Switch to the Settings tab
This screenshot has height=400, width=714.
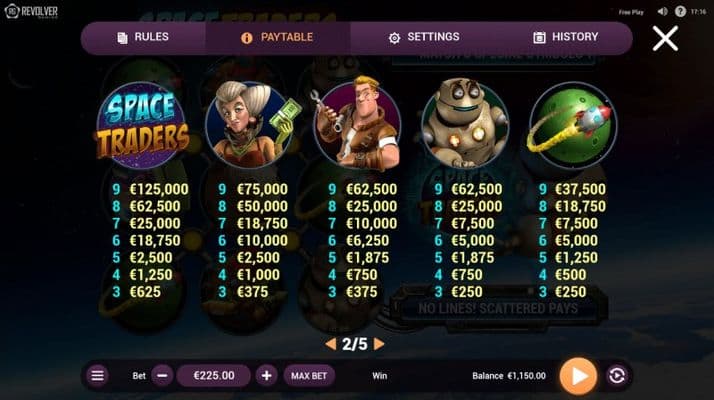423,37
